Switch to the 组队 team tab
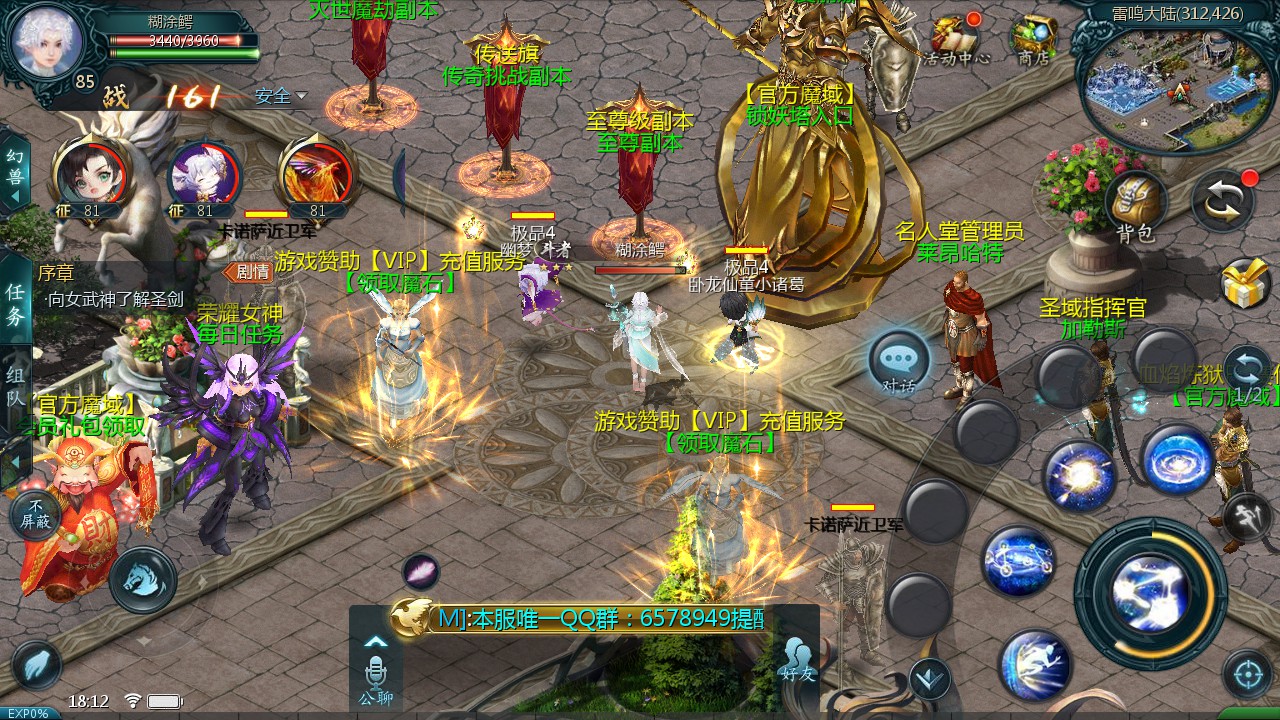The height and width of the screenshot is (720, 1280). click(15, 386)
